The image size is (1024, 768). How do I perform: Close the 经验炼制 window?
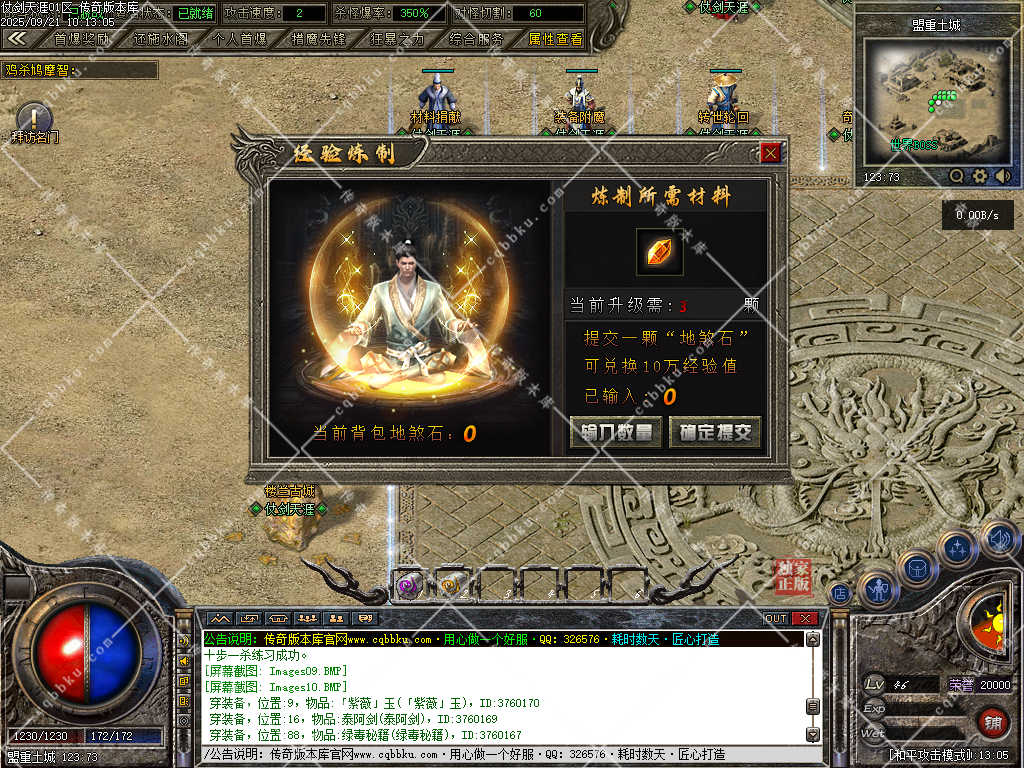[770, 153]
